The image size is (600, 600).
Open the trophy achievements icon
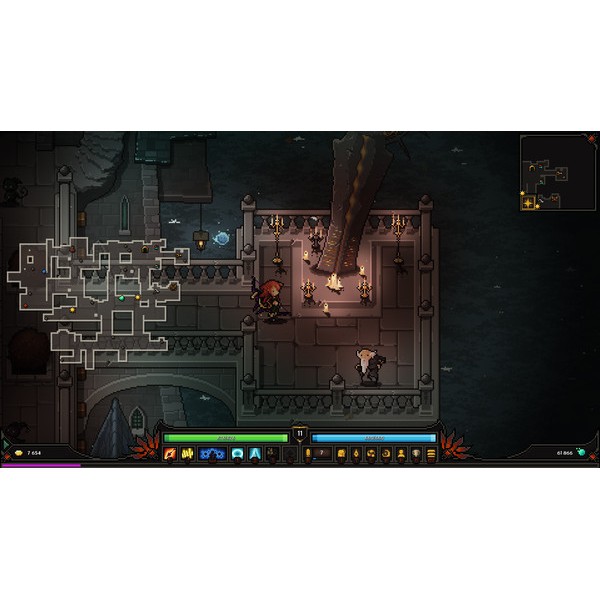(416, 454)
